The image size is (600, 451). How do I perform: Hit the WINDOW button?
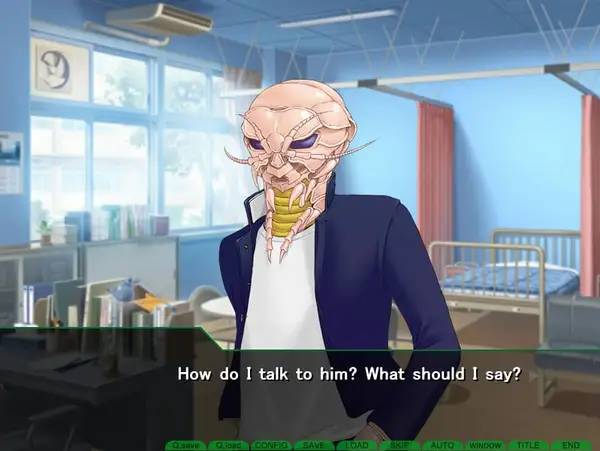[485, 444]
